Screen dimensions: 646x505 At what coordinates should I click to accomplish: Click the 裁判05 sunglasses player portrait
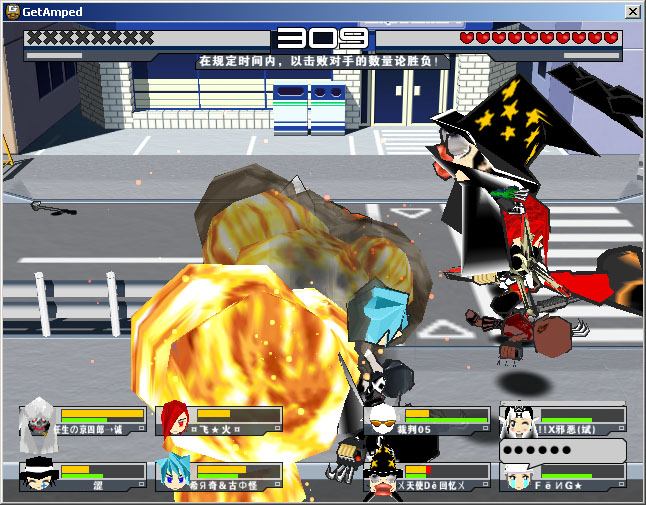click(x=381, y=420)
